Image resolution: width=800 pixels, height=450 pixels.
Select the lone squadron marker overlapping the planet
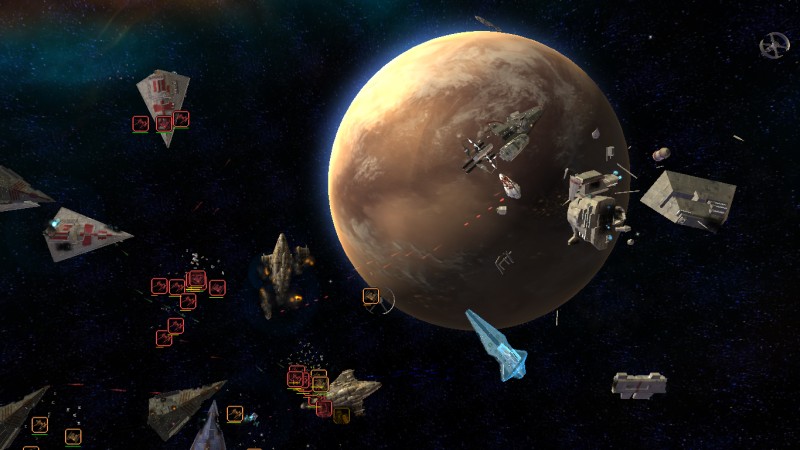pyautogui.click(x=371, y=296)
